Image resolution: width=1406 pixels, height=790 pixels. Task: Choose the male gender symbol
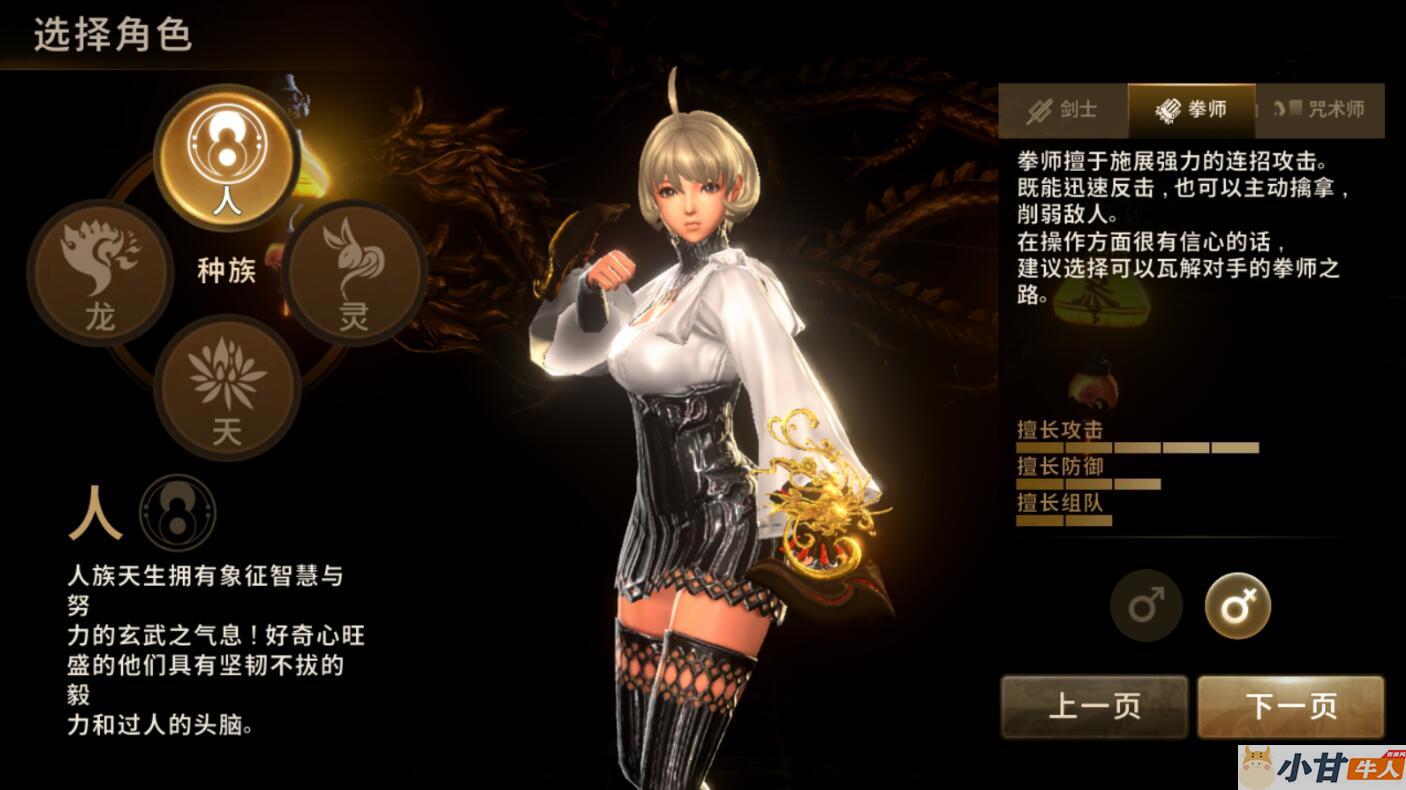1146,606
